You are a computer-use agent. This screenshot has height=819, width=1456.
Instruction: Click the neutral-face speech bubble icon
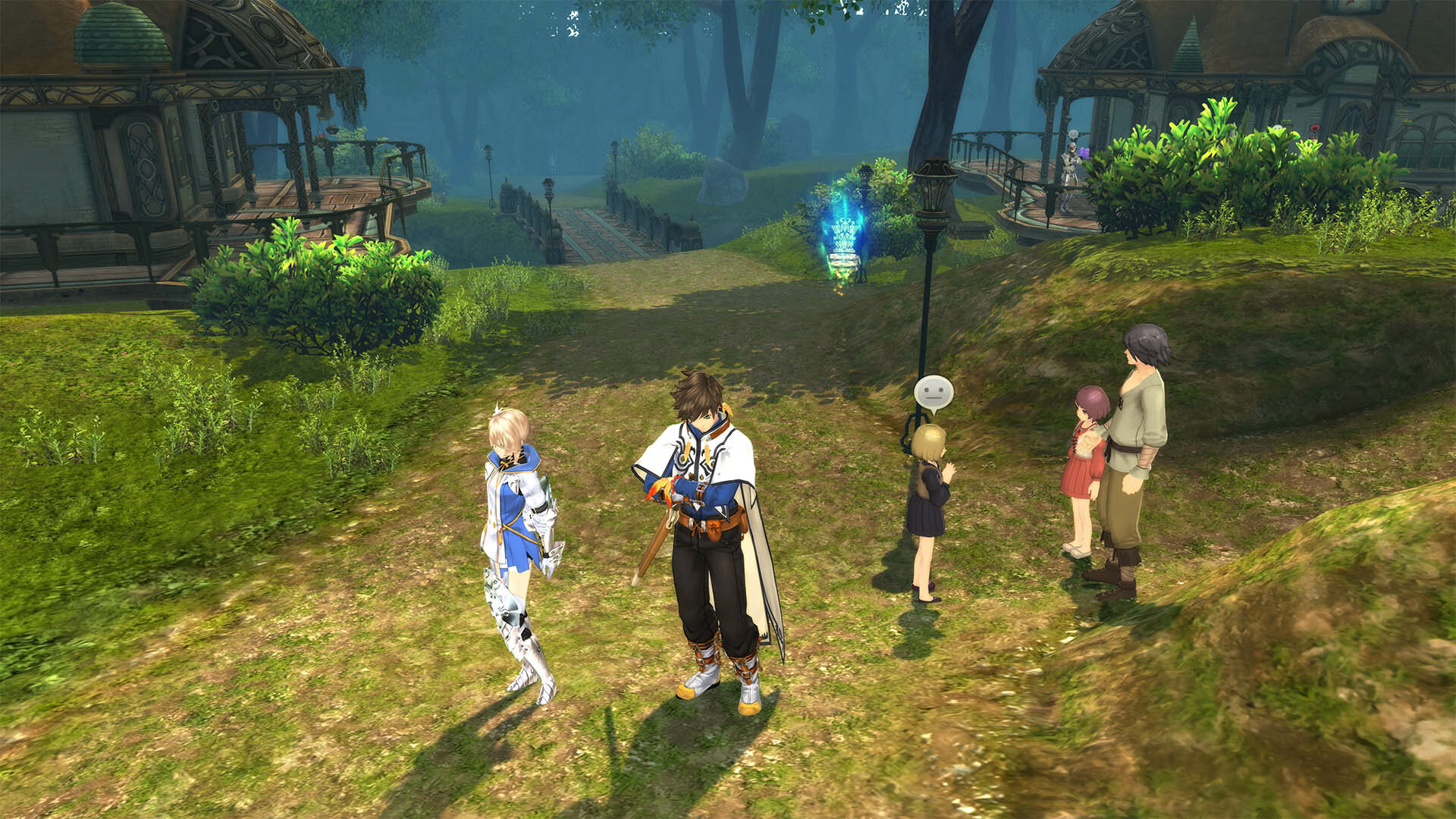933,394
